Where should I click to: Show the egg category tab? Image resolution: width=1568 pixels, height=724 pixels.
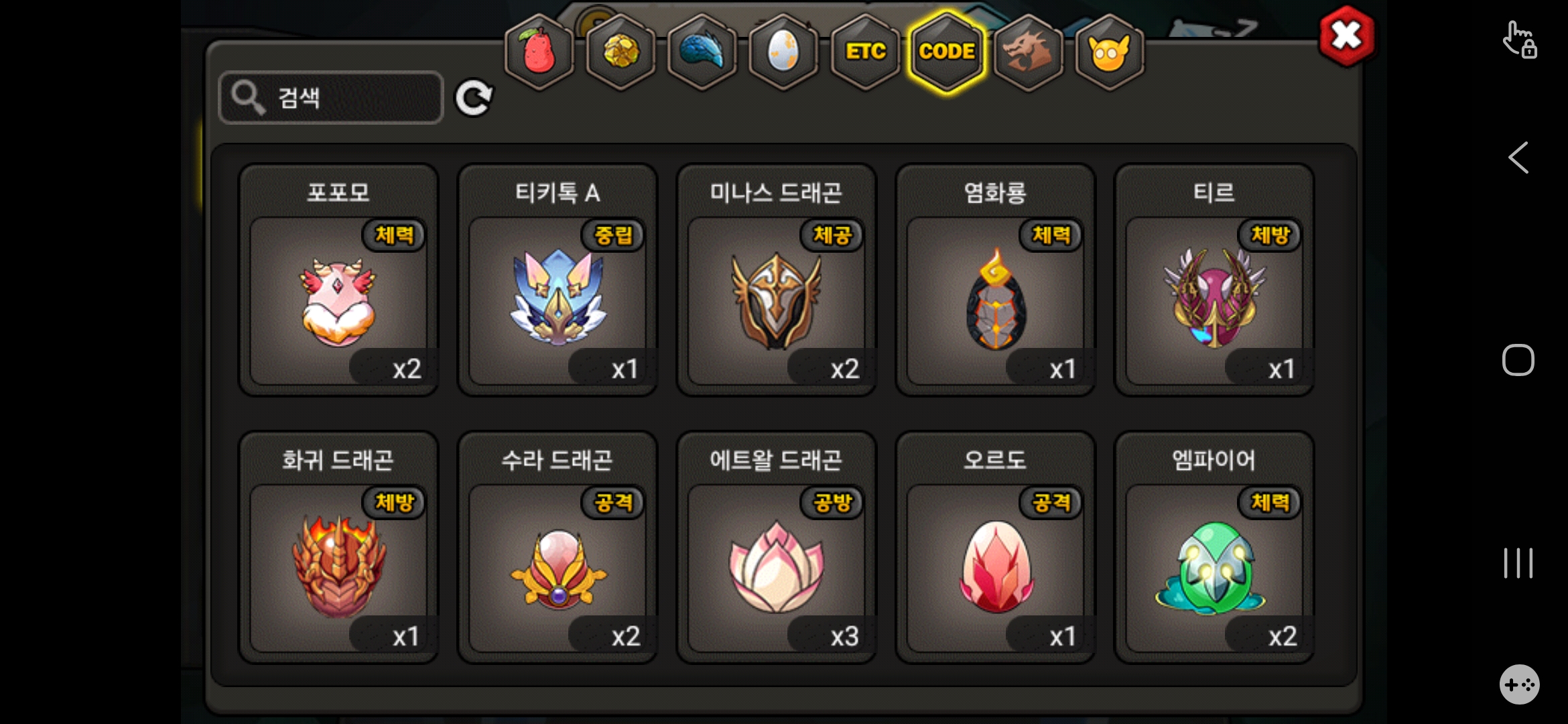783,52
